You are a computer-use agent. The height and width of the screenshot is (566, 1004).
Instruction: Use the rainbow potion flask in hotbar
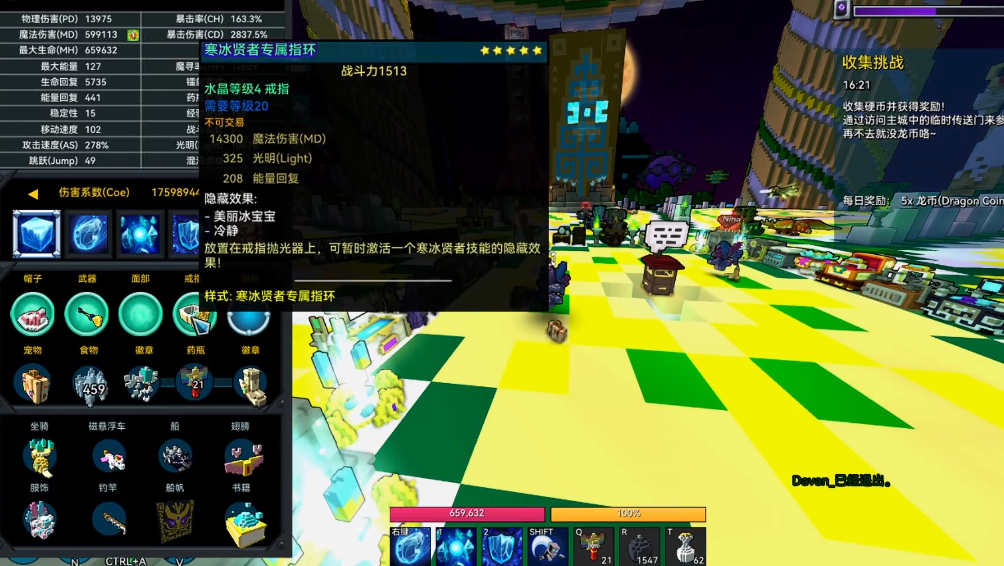(592, 548)
